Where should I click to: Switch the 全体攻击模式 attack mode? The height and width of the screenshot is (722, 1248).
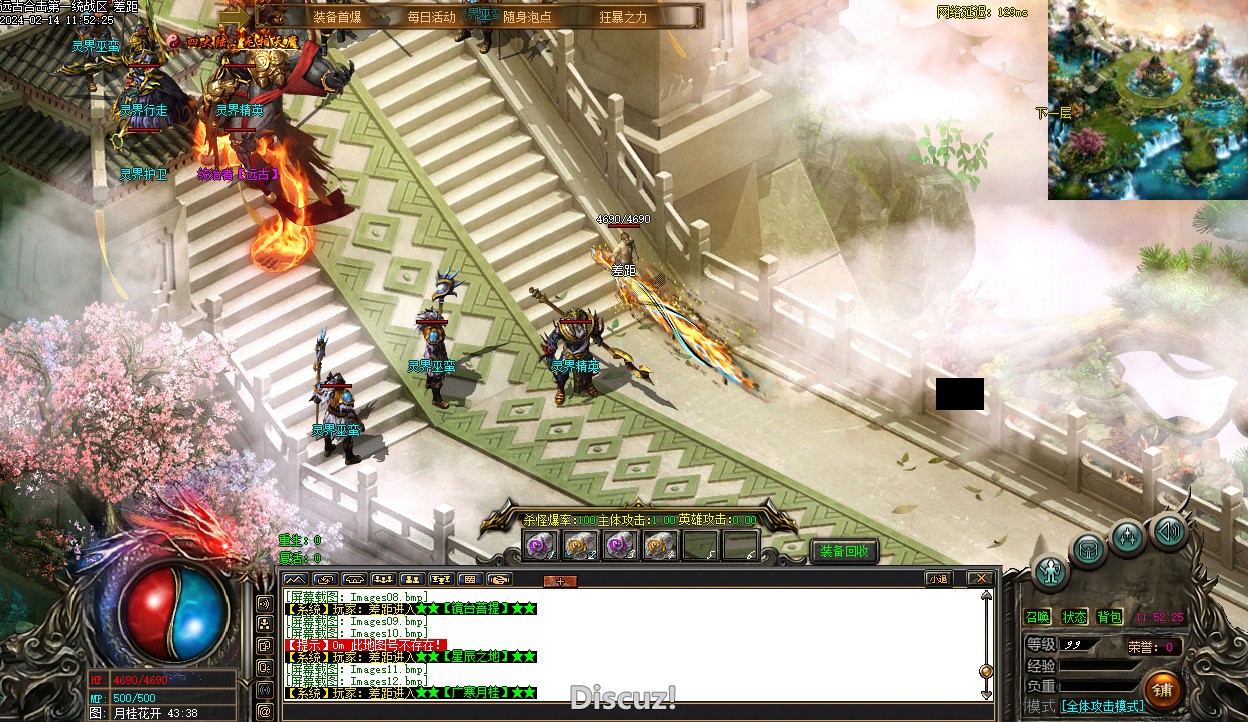tap(1102, 706)
